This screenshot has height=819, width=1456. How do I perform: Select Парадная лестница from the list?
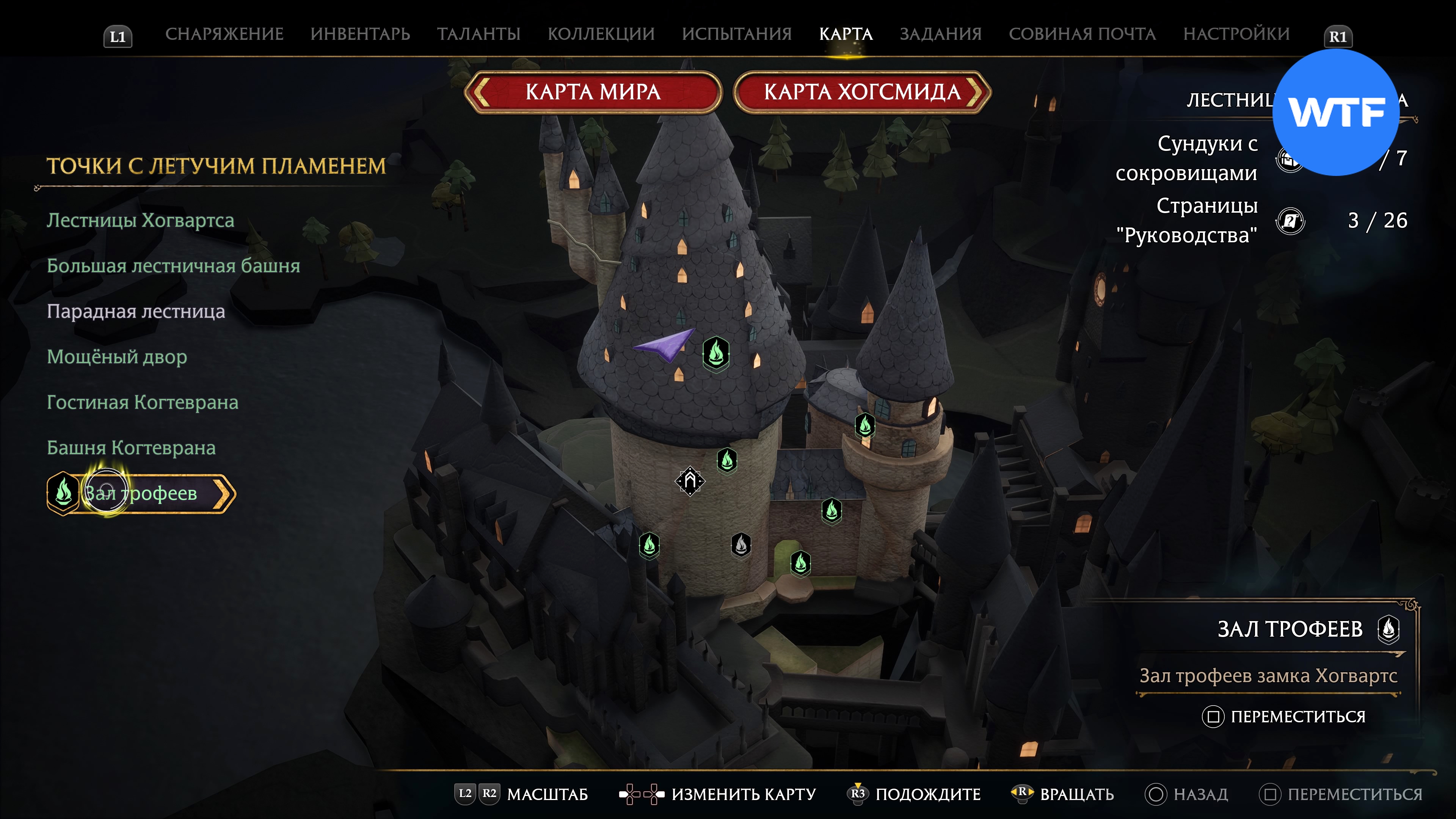click(136, 311)
